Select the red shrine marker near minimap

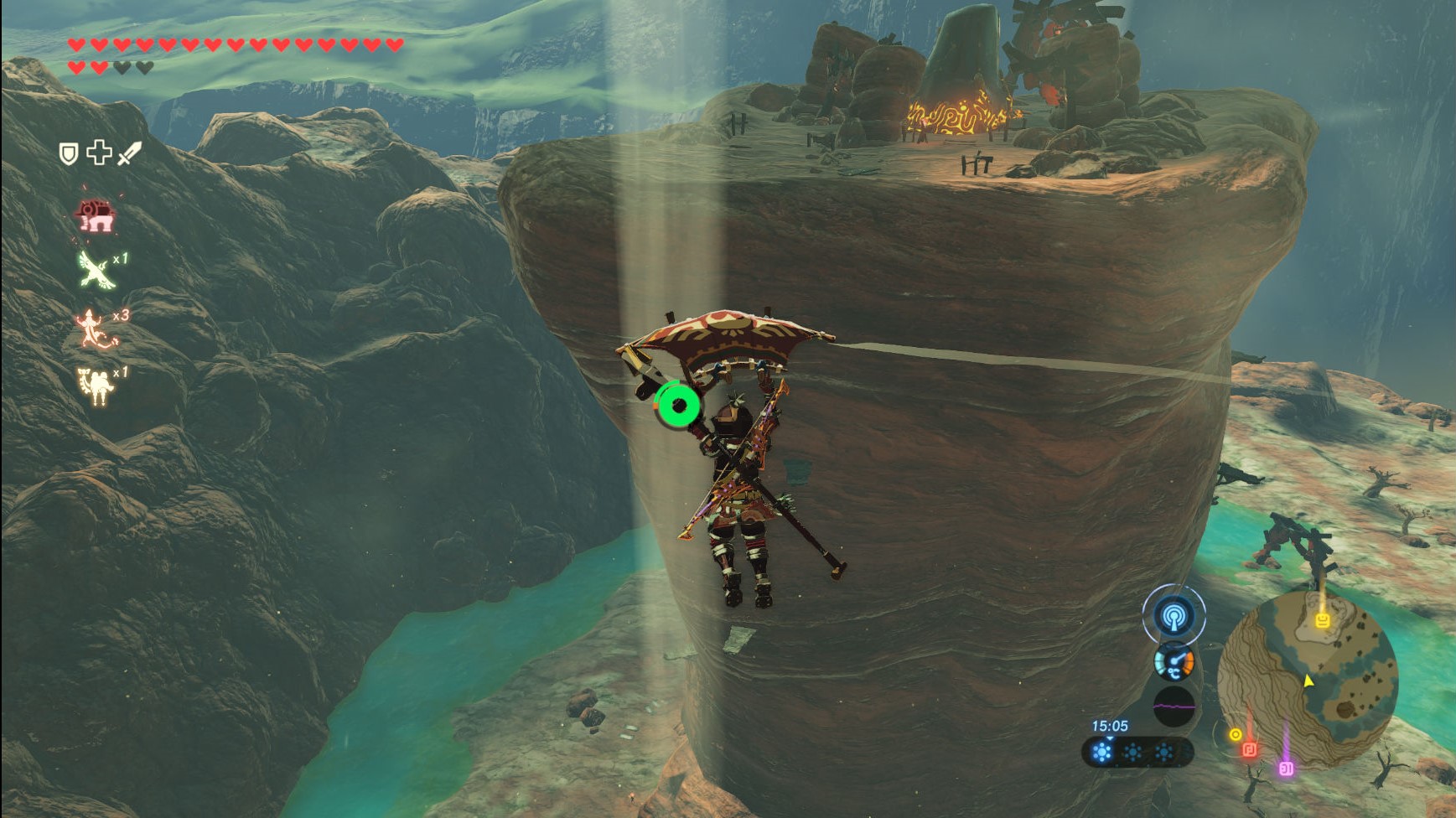[1250, 749]
